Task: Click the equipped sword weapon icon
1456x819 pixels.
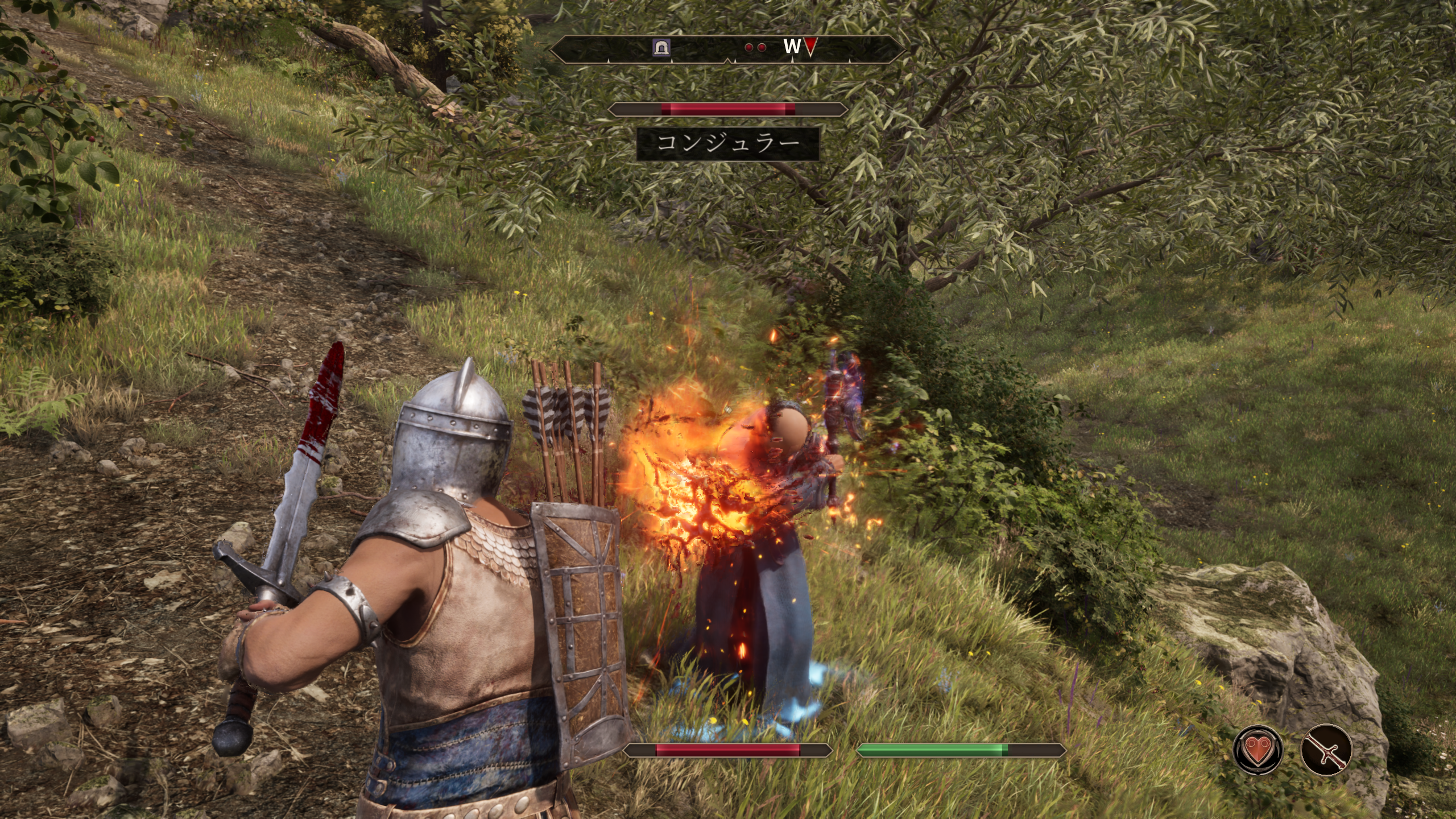Action: pyautogui.click(x=1326, y=750)
